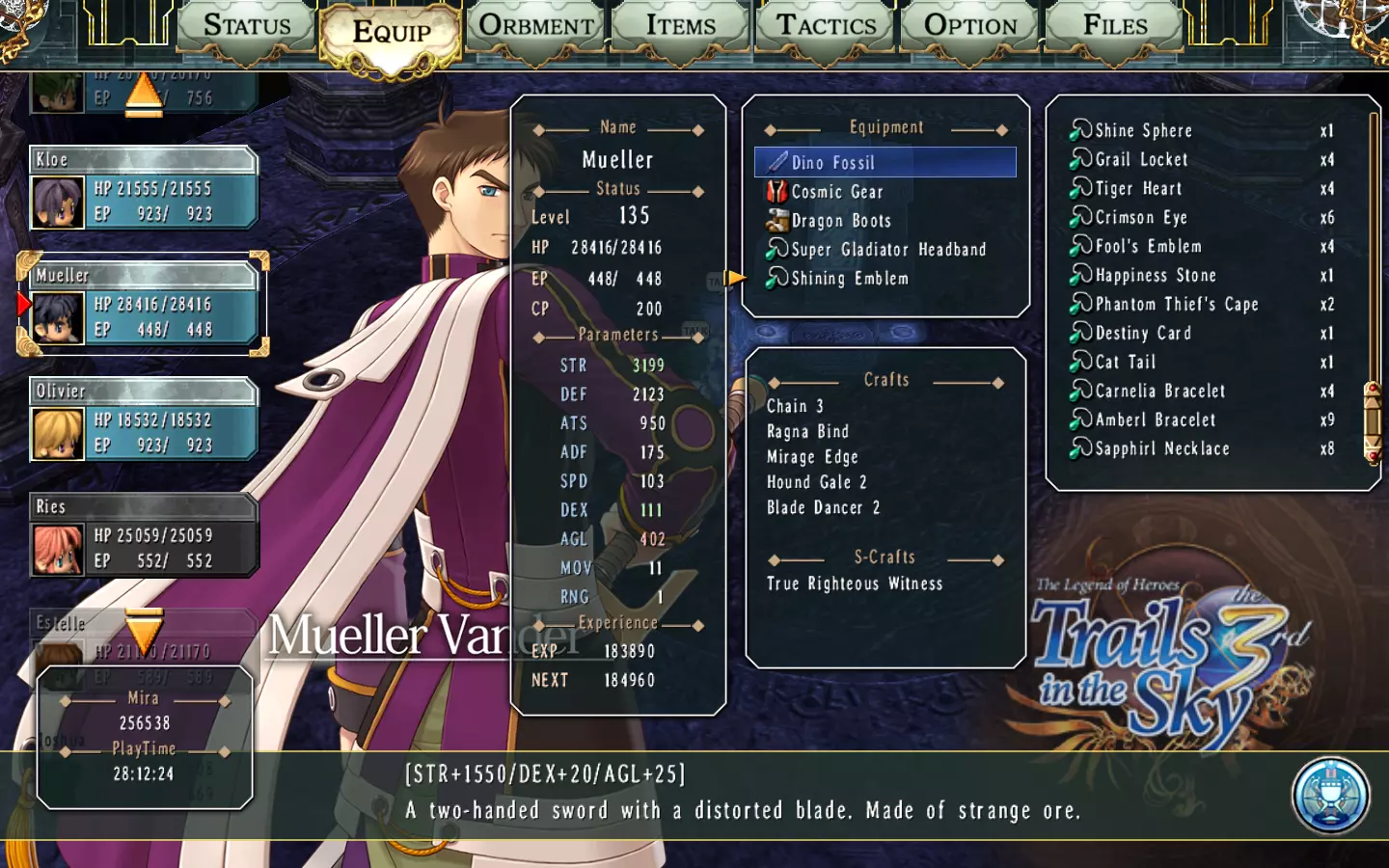Switch to the Files tab
The width and height of the screenshot is (1389, 868).
[1115, 26]
